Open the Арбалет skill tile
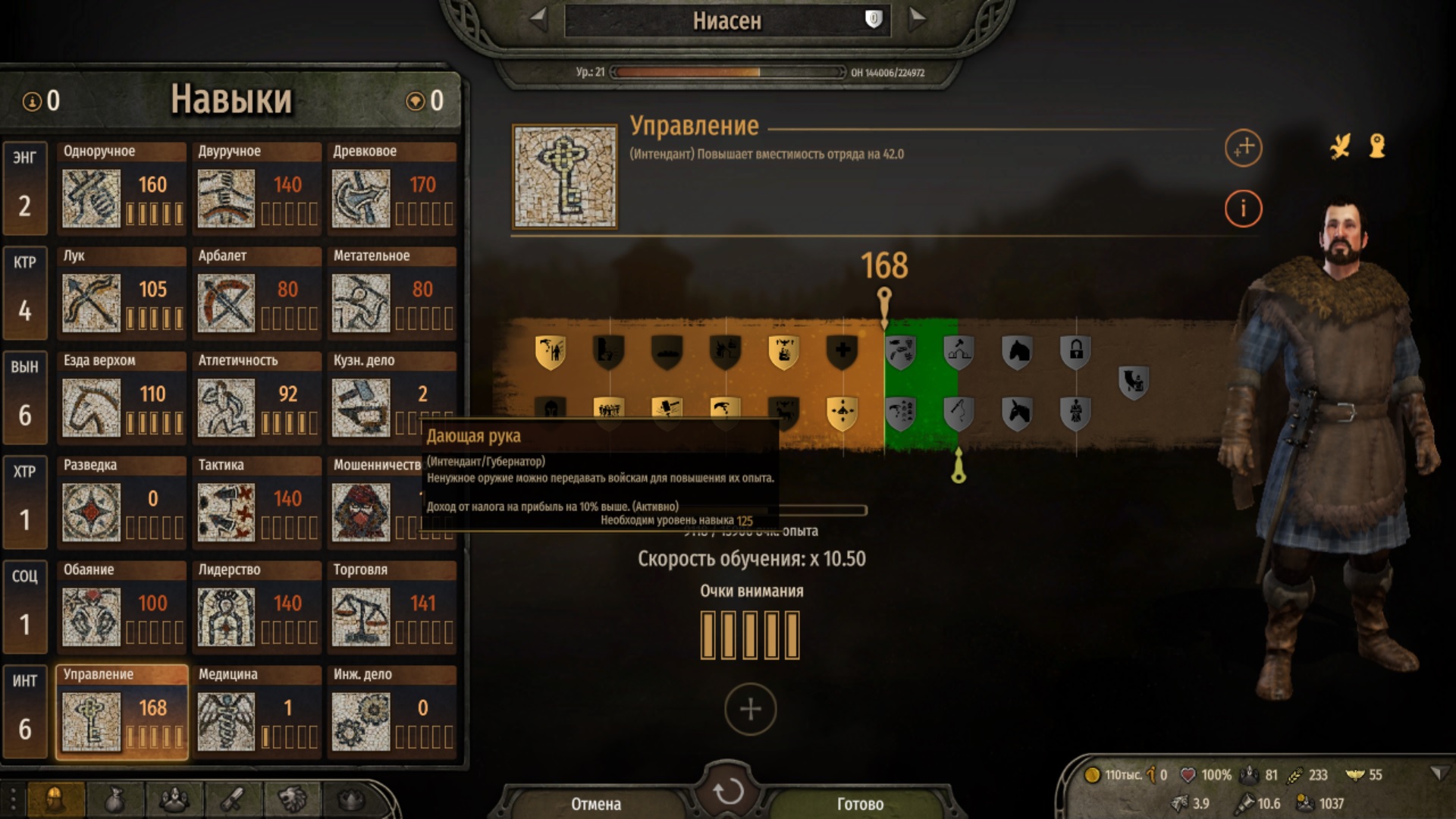Viewport: 1456px width, 819px height. pyautogui.click(x=257, y=290)
